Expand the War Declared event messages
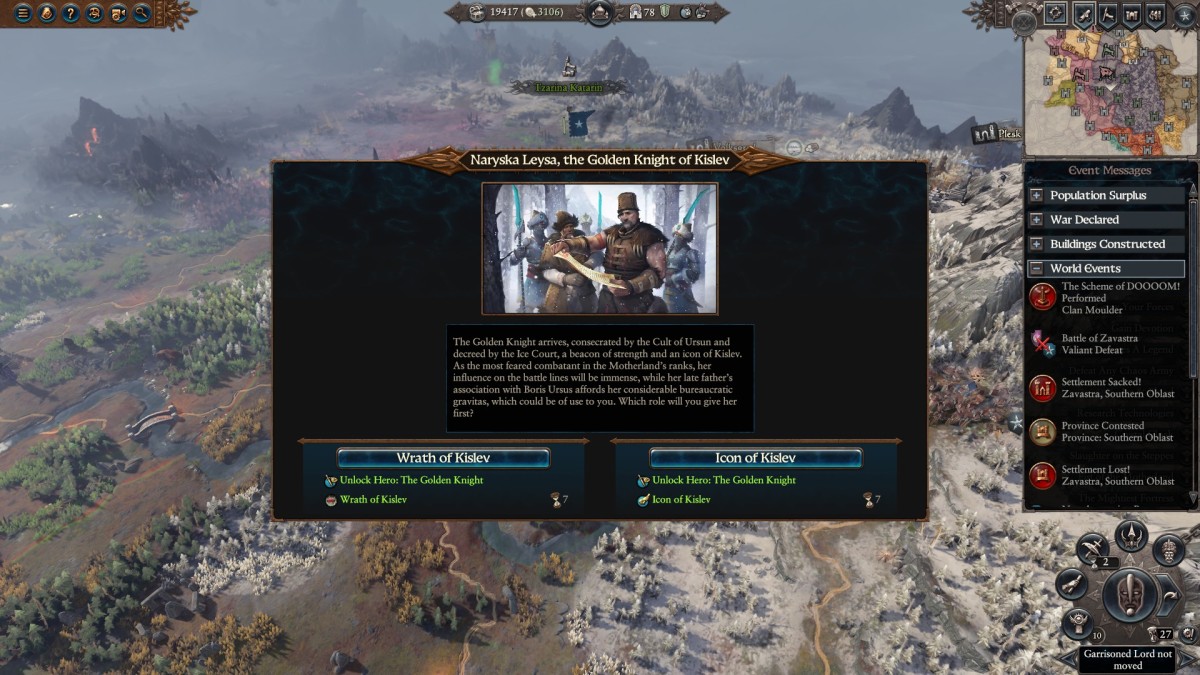Viewport: 1200px width, 675px height. click(x=1036, y=220)
